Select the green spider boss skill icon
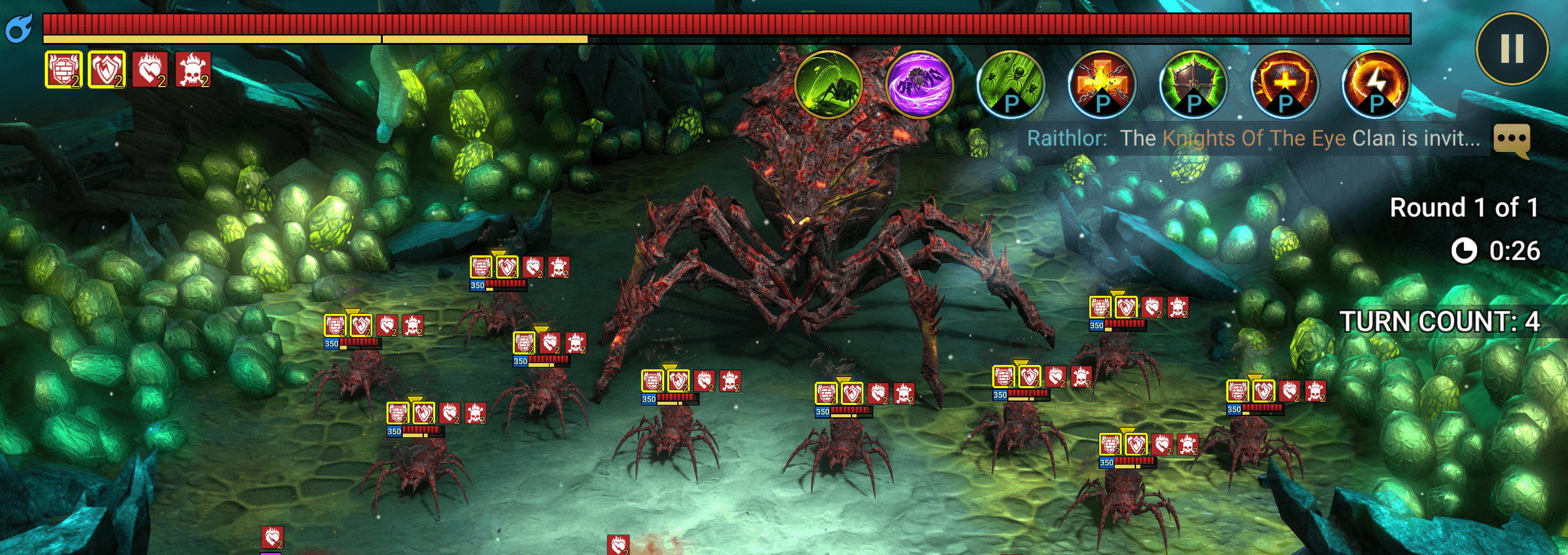Image resolution: width=1568 pixels, height=555 pixels. [x=828, y=85]
